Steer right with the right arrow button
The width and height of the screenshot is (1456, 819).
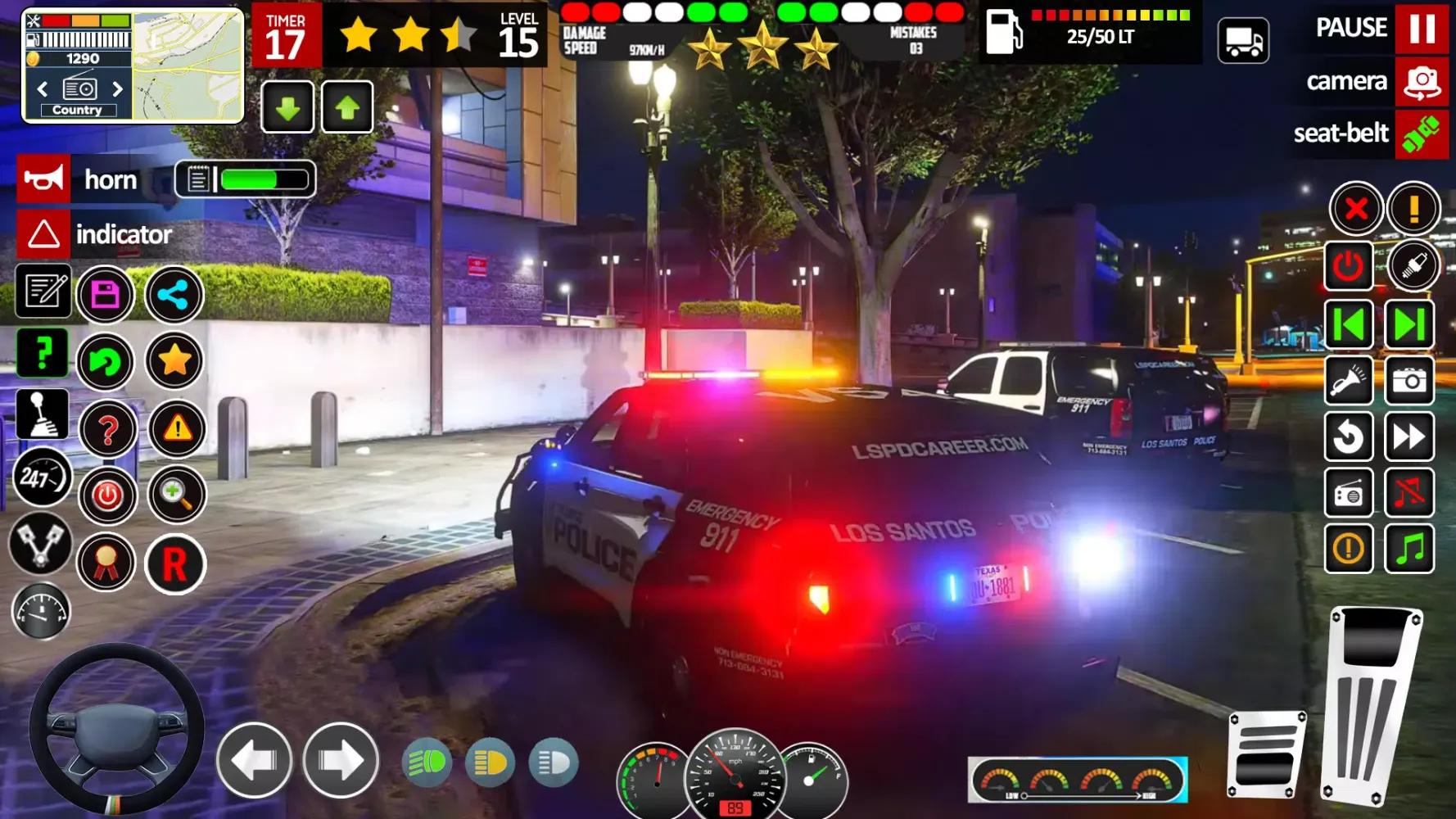coord(341,761)
